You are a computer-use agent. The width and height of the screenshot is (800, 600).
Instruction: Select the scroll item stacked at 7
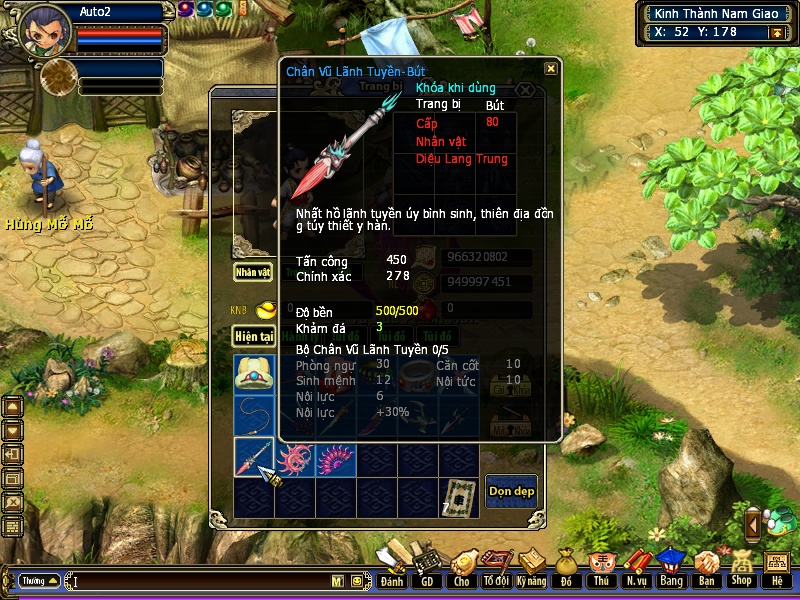tap(460, 496)
